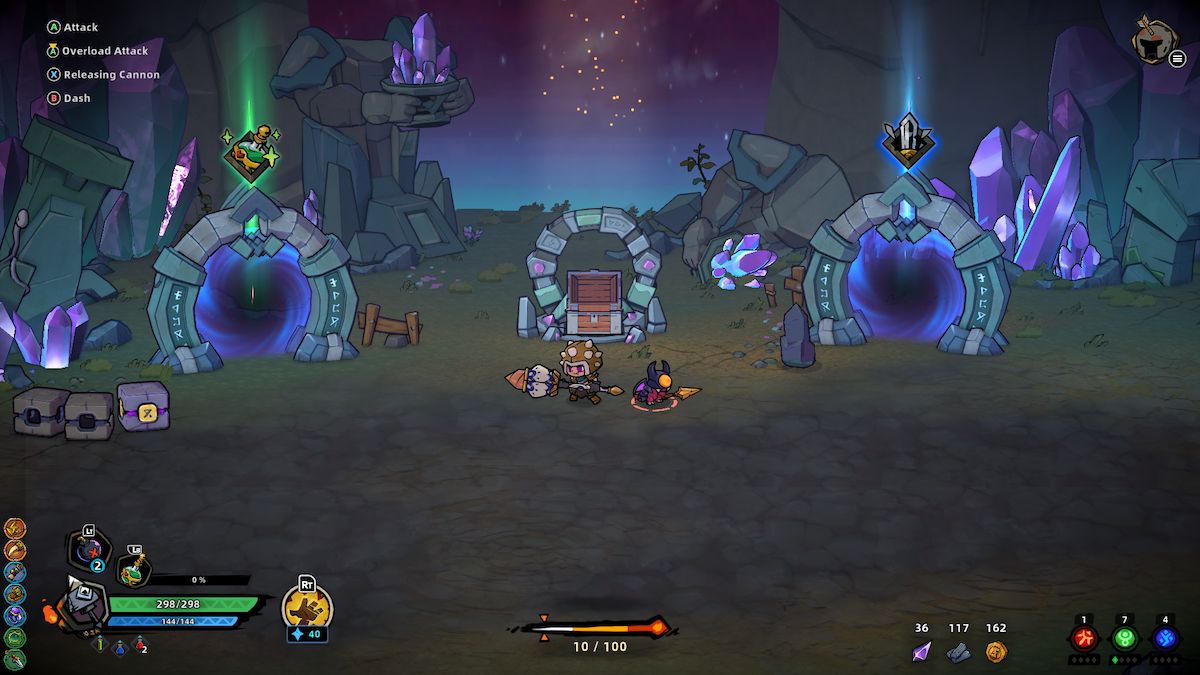Select the red potion with count 2

click(x=139, y=645)
